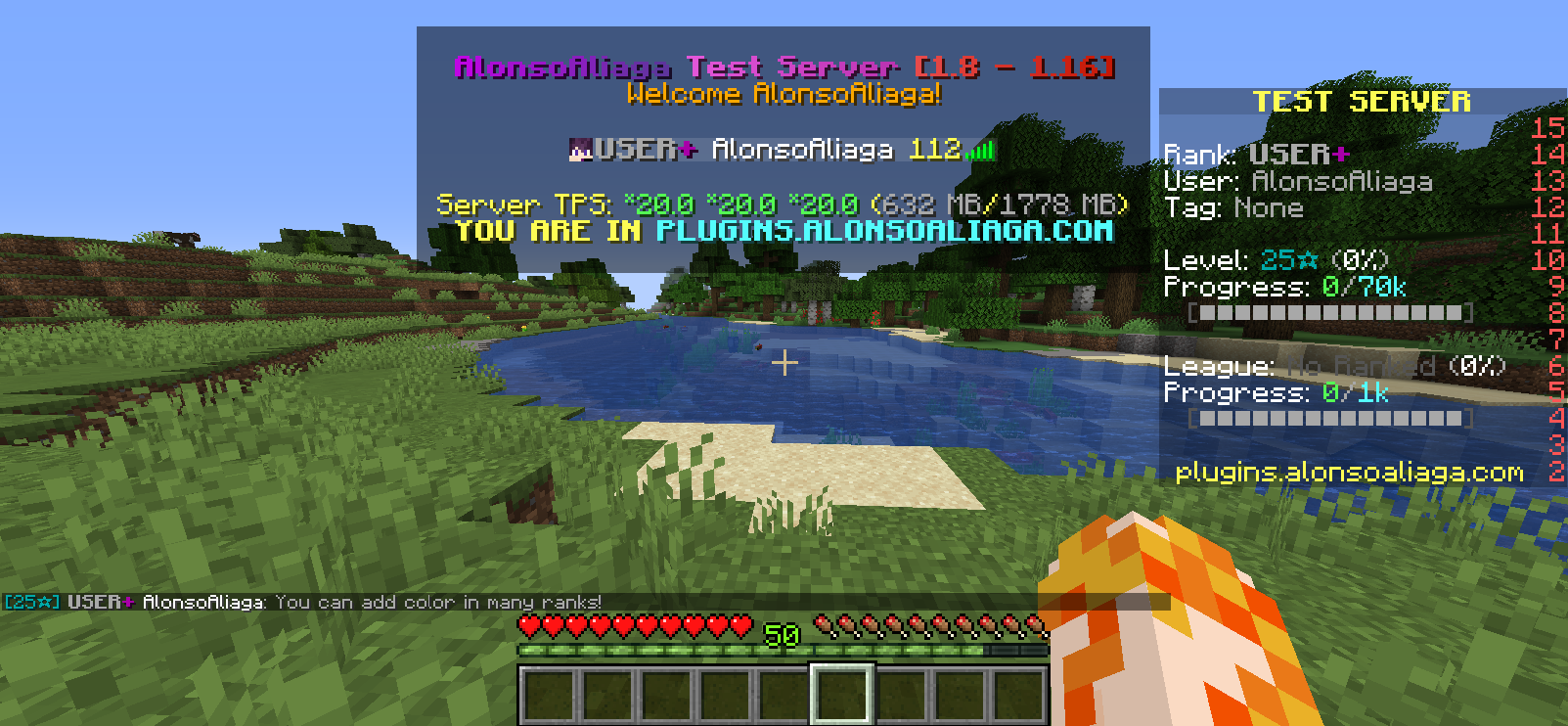Click the player head icon beside USER+
The height and width of the screenshot is (726, 1568).
click(x=579, y=149)
